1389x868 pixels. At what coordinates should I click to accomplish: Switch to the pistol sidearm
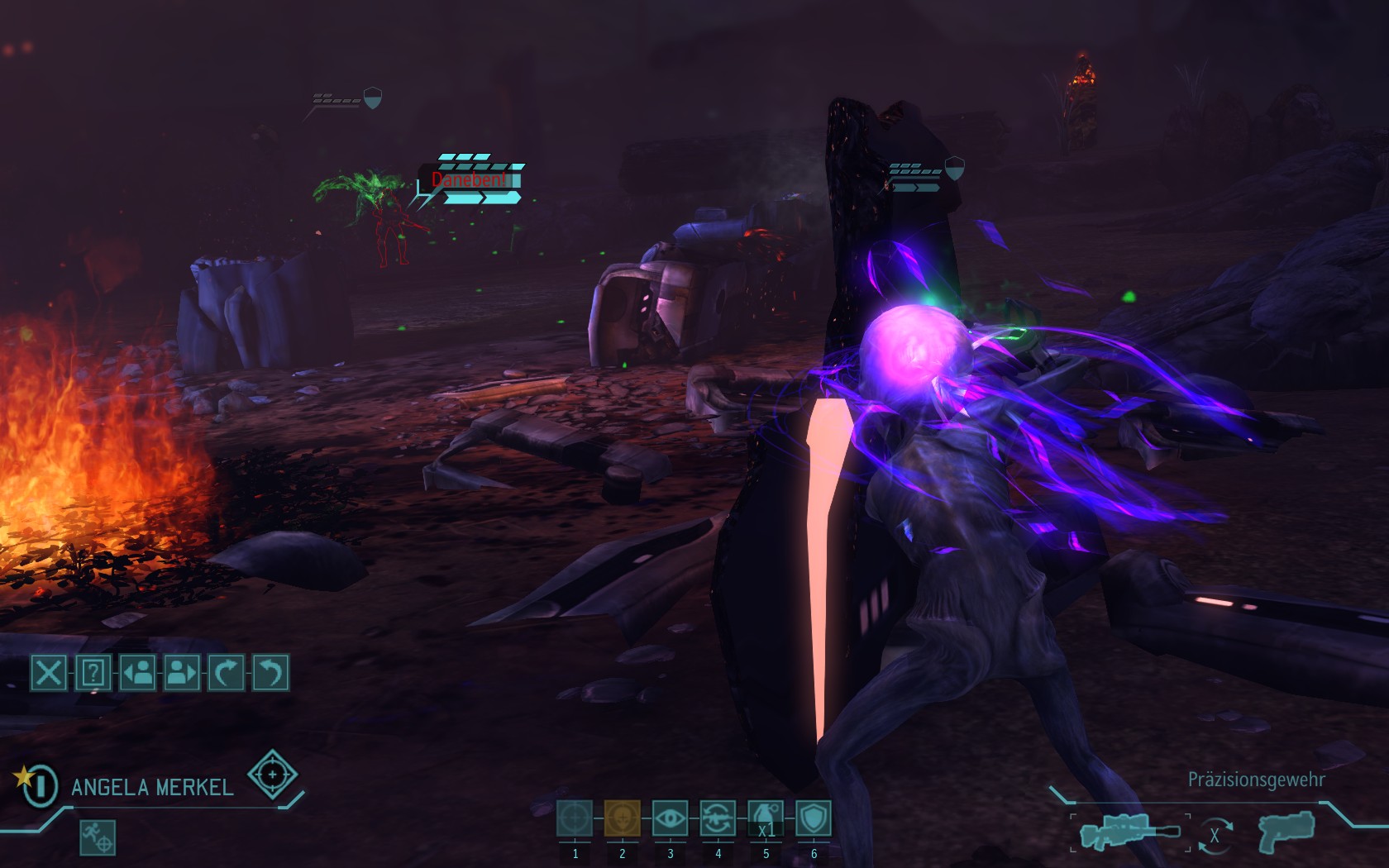1286,831
